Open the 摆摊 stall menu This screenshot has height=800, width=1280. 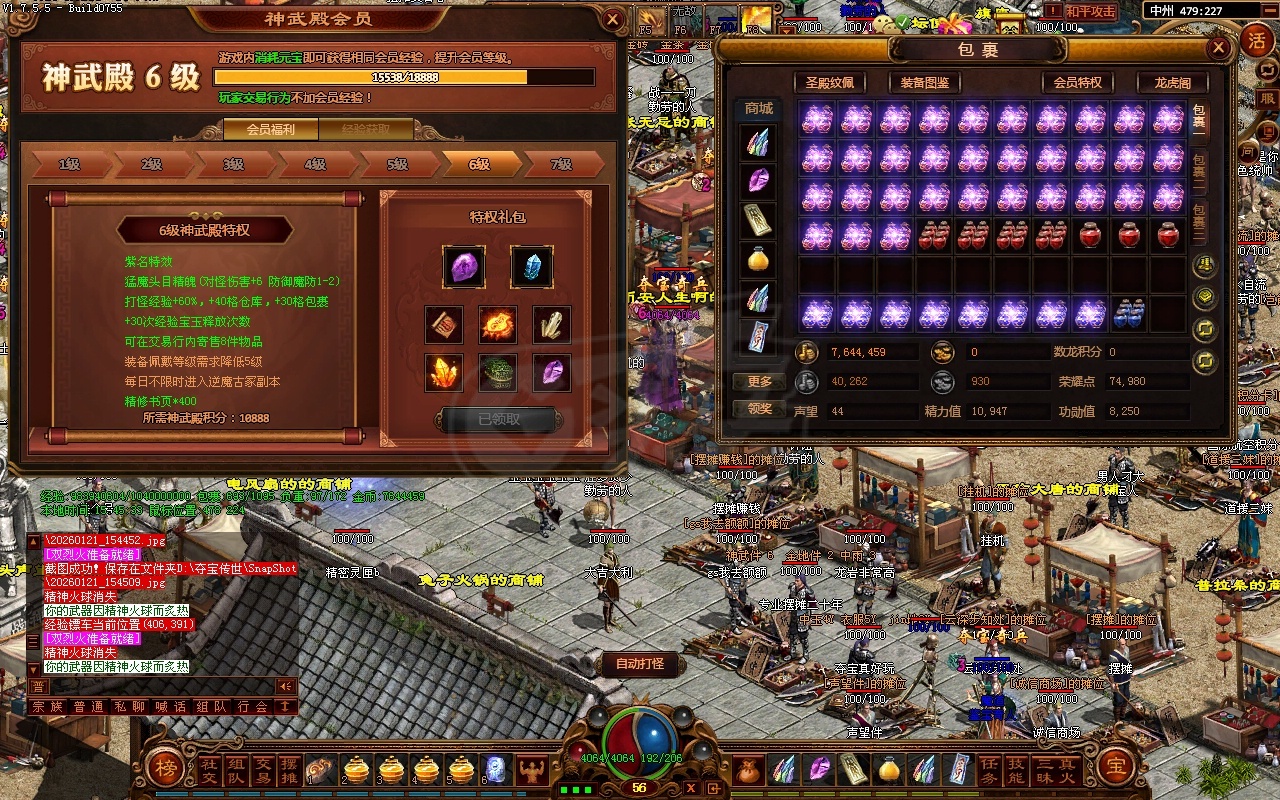tap(289, 769)
